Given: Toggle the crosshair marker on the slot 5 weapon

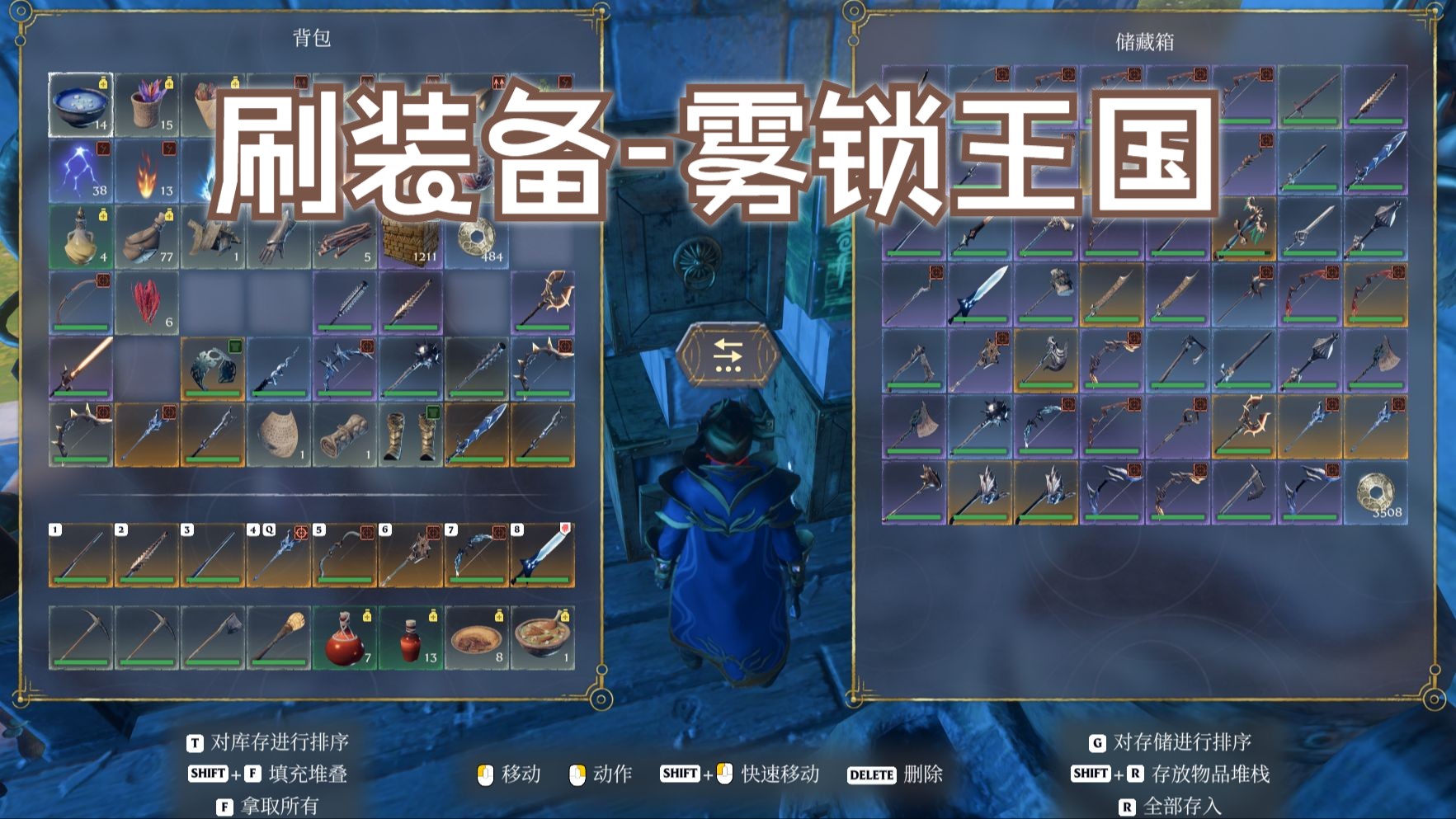Looking at the screenshot, I should [x=367, y=534].
